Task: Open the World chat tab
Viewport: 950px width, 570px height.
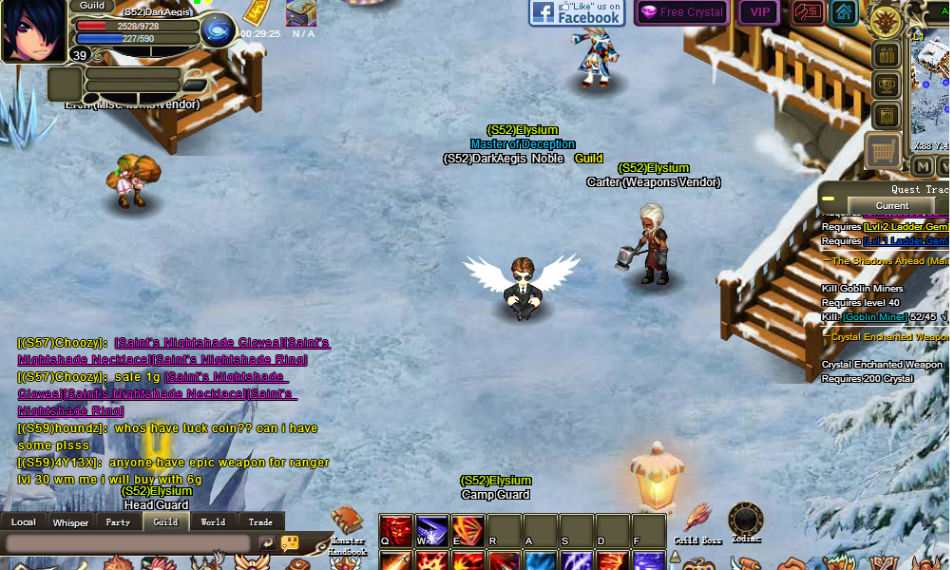Action: 213,522
